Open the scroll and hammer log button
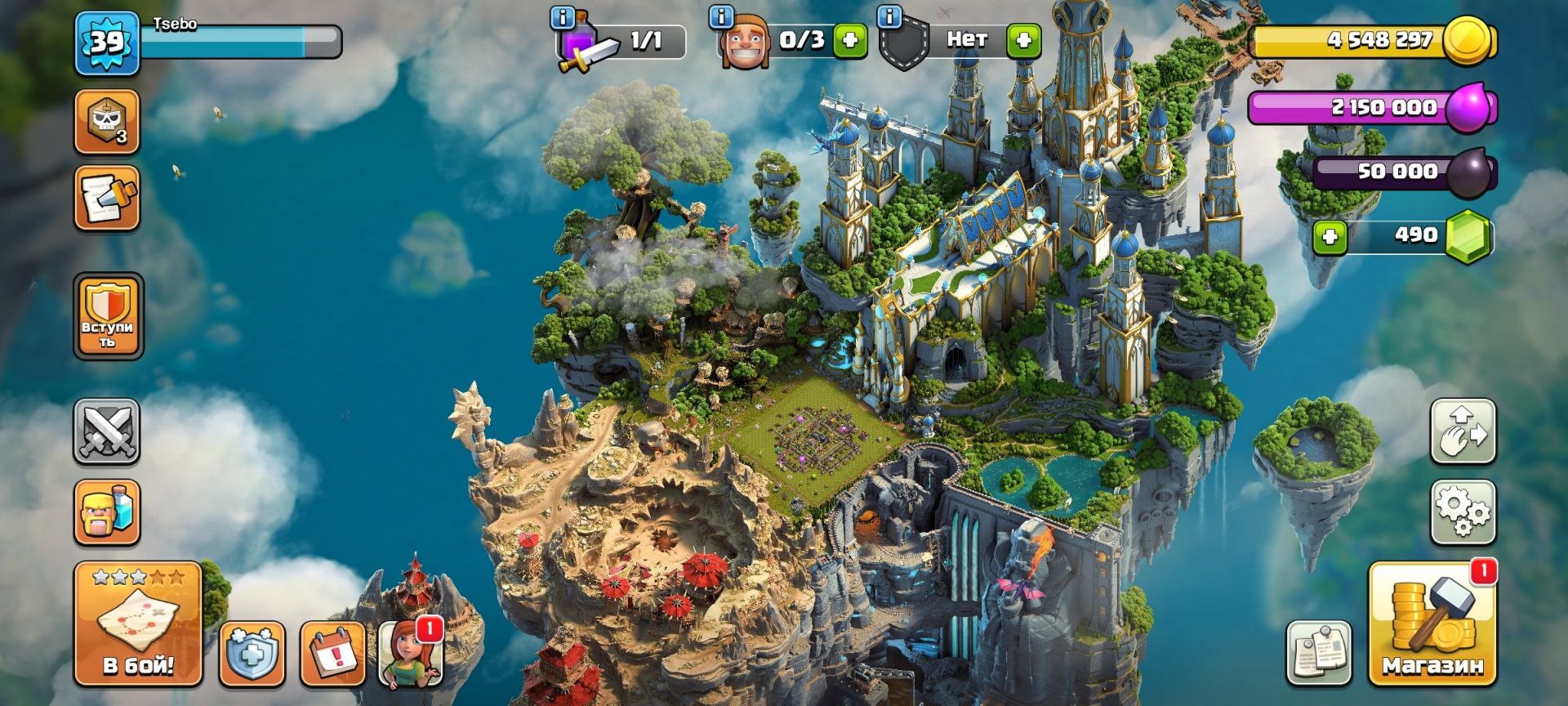 (107, 198)
